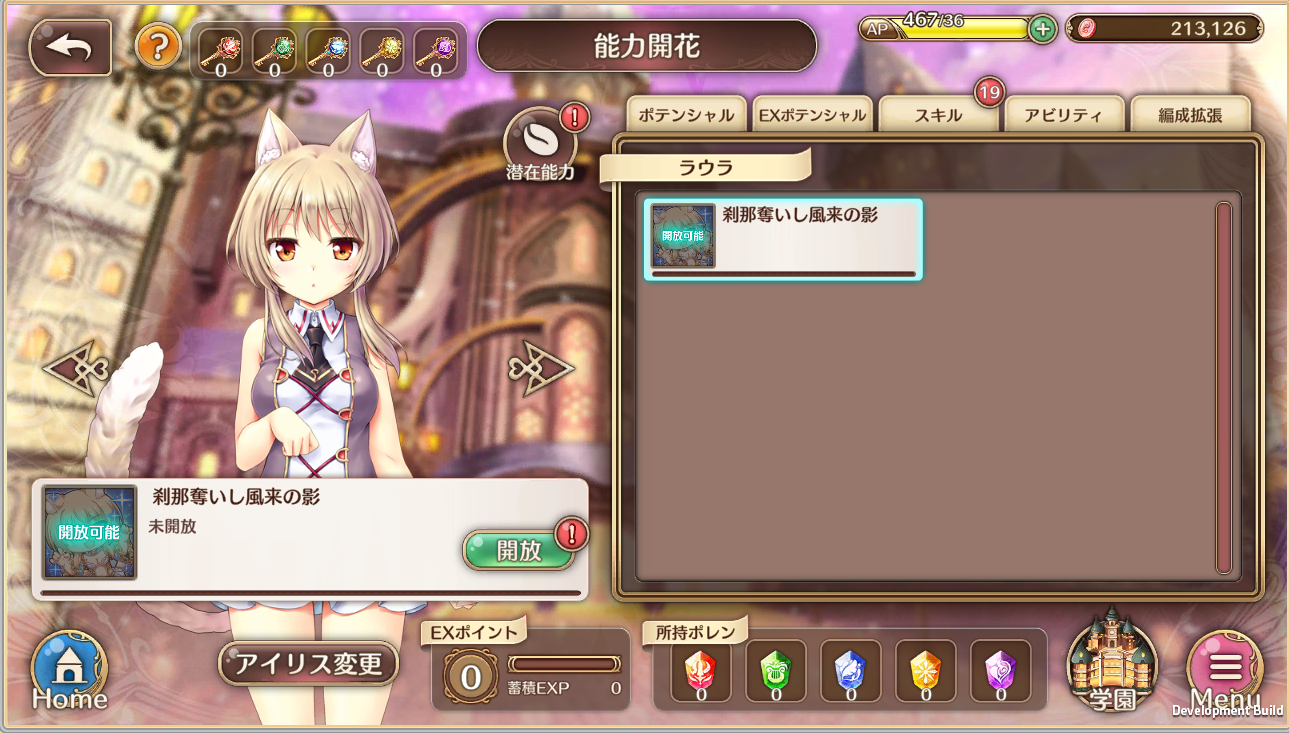Tap the Home icon at bottom left
Image resolution: width=1289 pixels, height=733 pixels.
click(67, 667)
